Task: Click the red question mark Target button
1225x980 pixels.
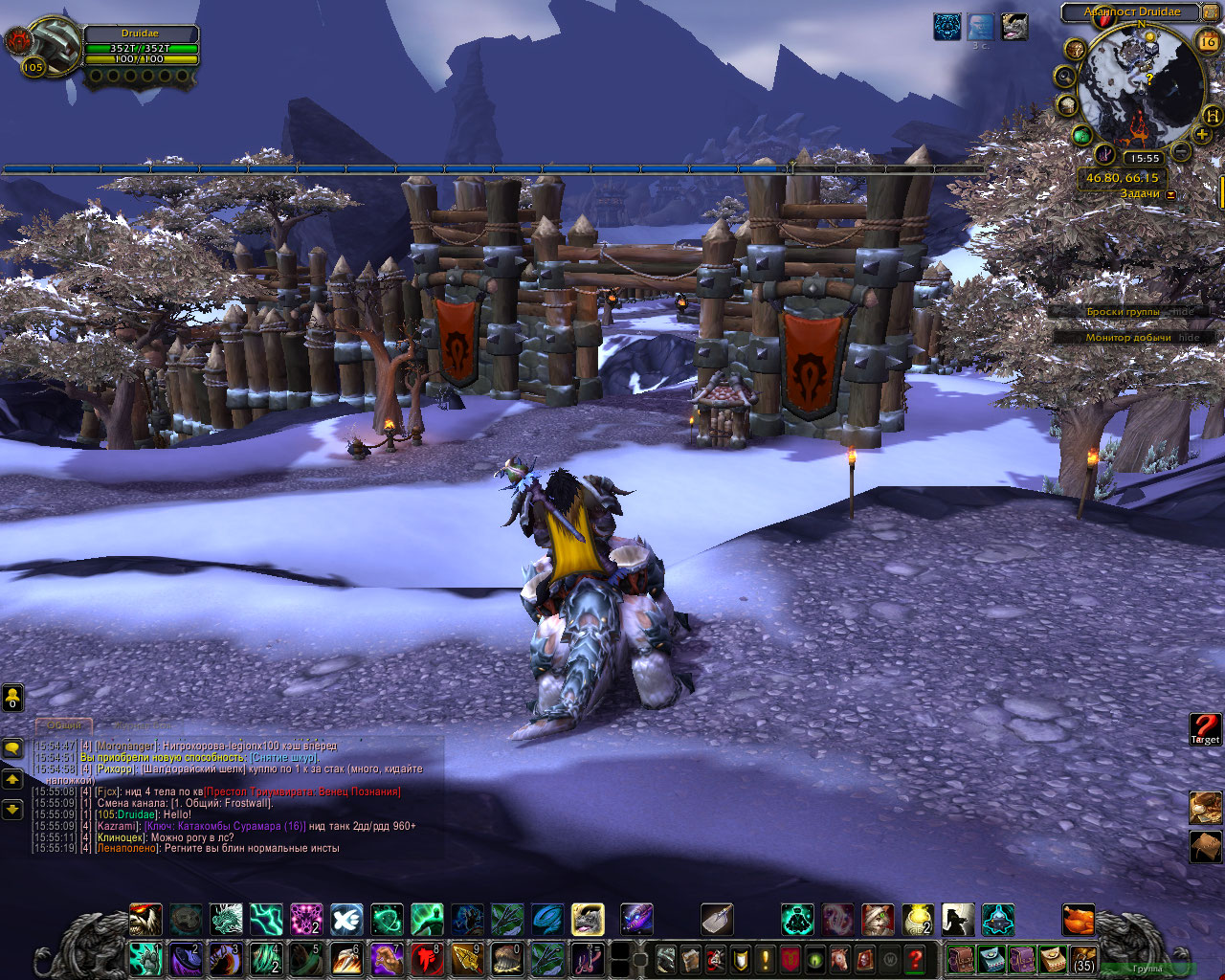Action: pos(1205,728)
